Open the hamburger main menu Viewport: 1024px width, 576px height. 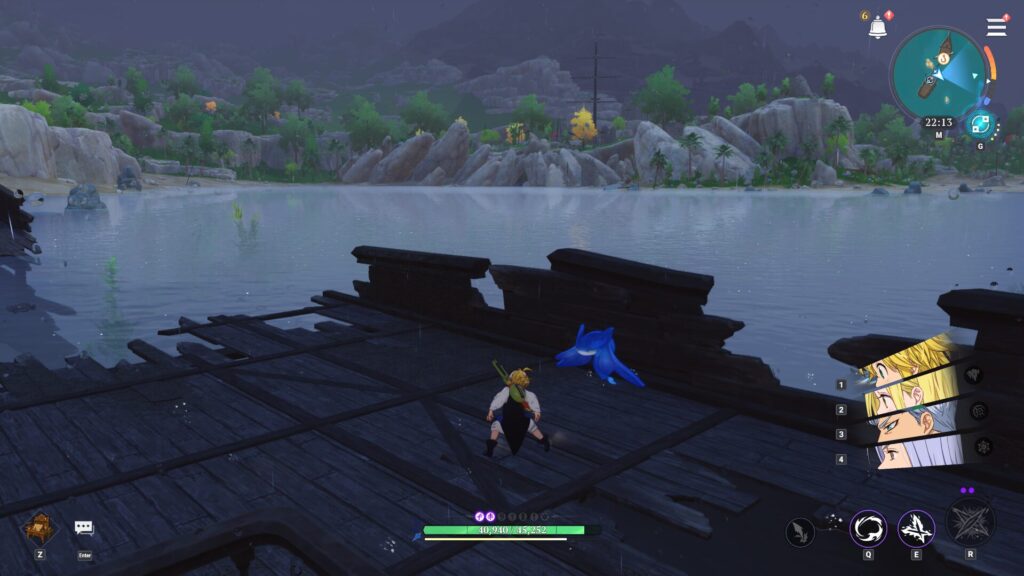pyautogui.click(x=996, y=27)
